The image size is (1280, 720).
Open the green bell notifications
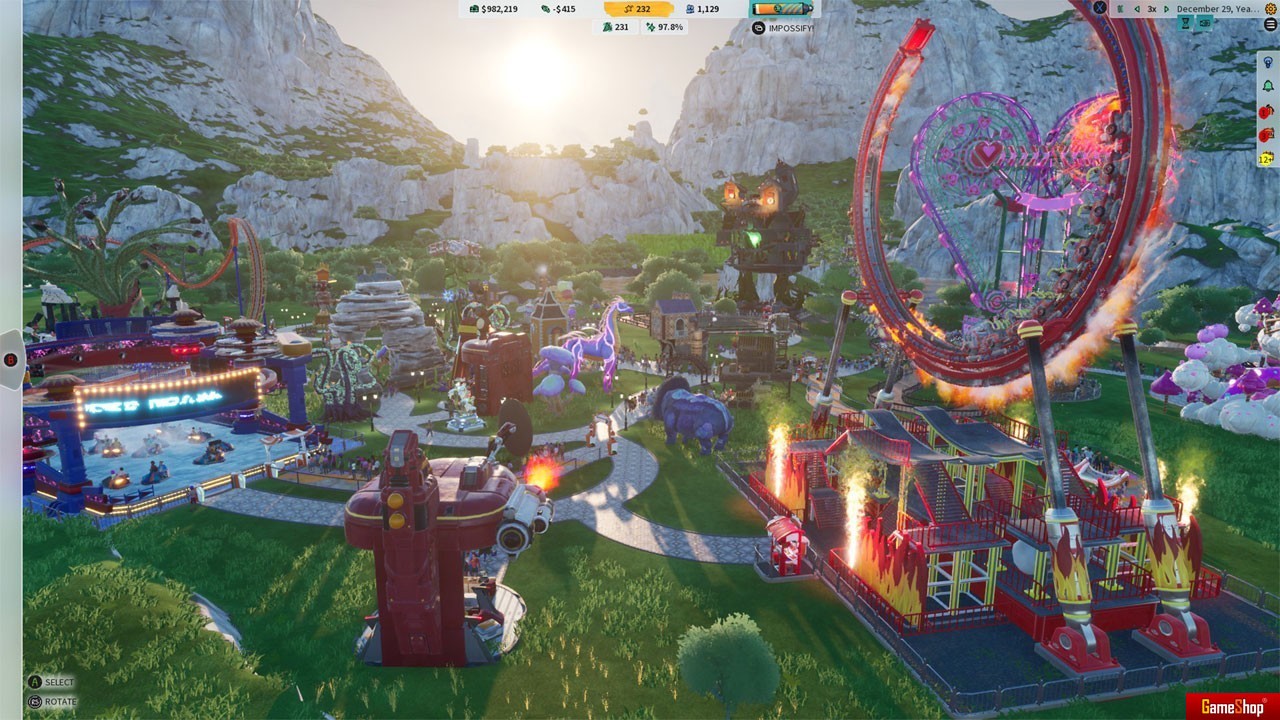tap(1268, 86)
